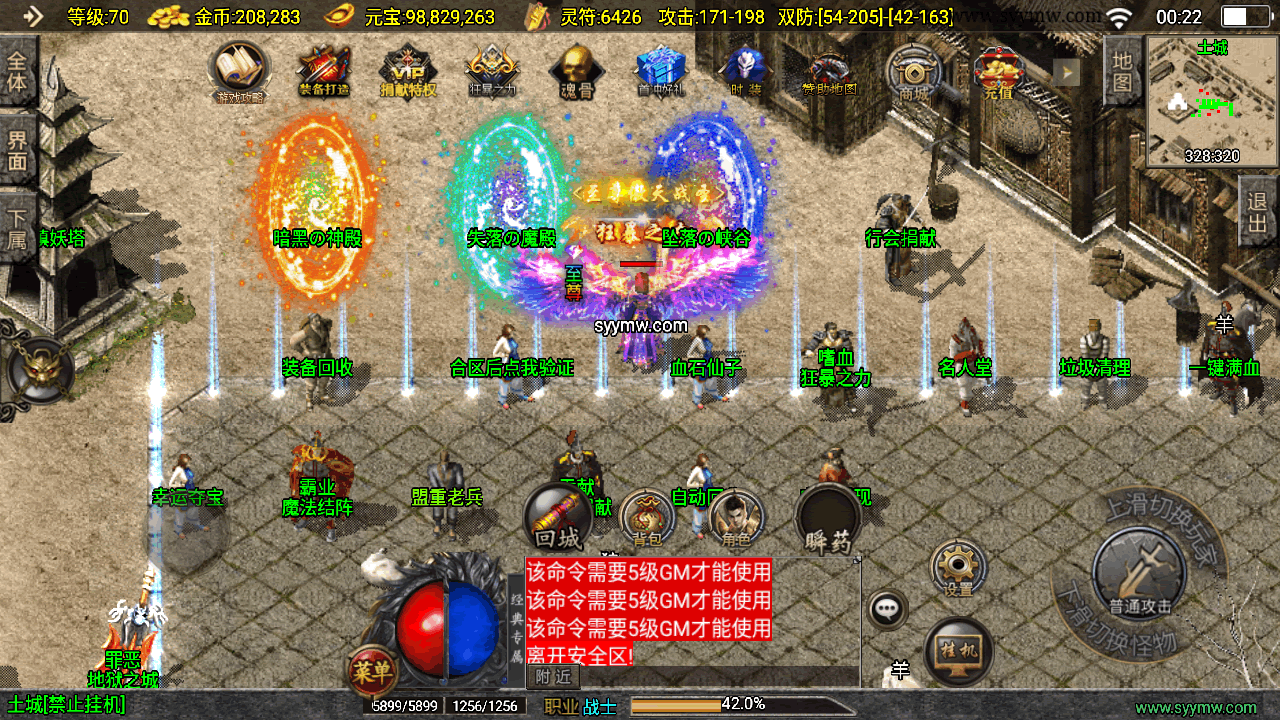Claim the 首冲好礼 blue gift box
Screen dimensions: 1280x720
(x=660, y=70)
